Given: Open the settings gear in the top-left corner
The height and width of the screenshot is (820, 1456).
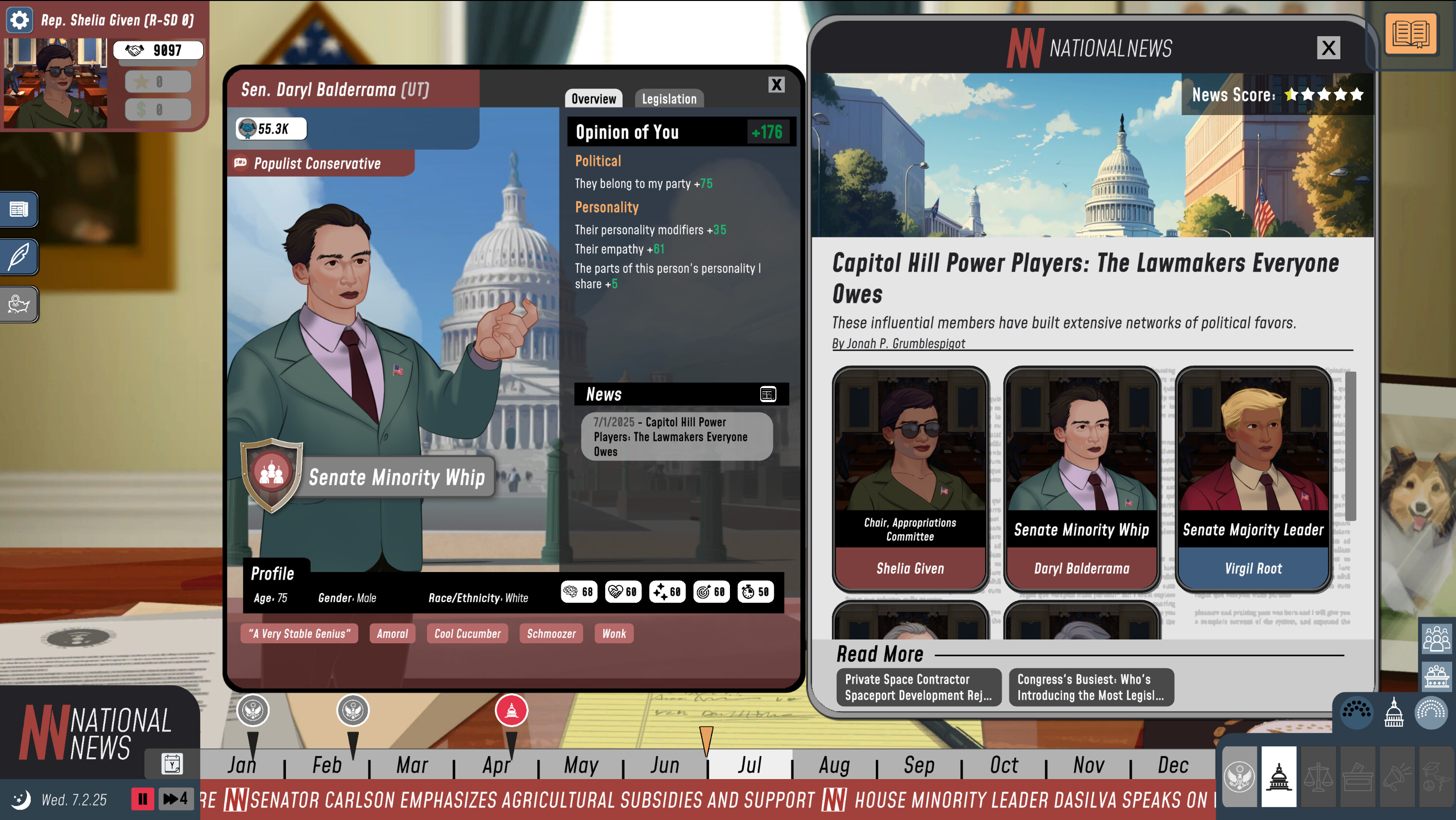Looking at the screenshot, I should (x=20, y=20).
